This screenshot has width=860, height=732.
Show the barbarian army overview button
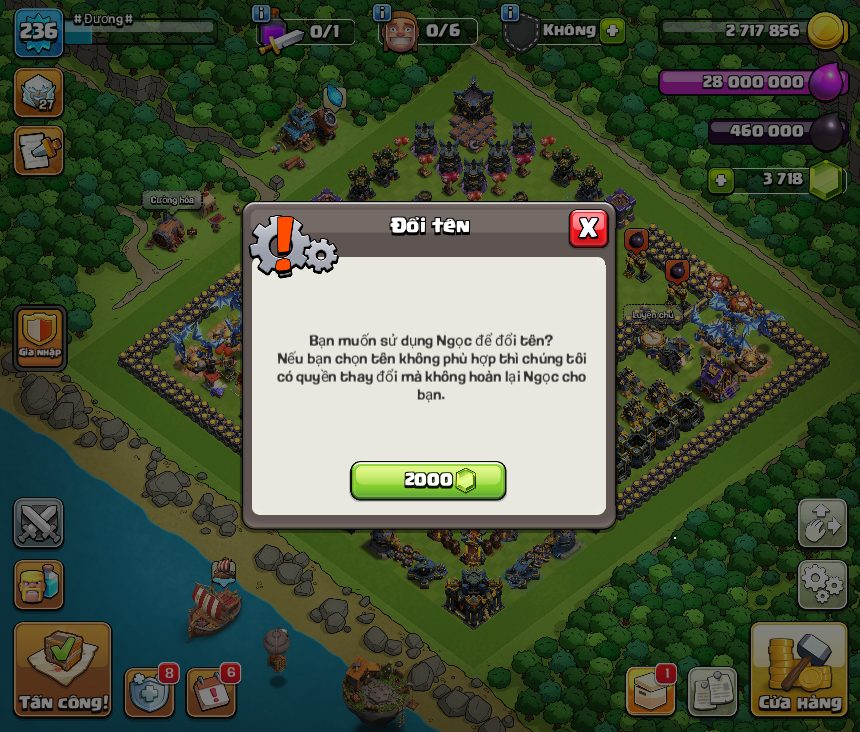pyautogui.click(x=38, y=584)
